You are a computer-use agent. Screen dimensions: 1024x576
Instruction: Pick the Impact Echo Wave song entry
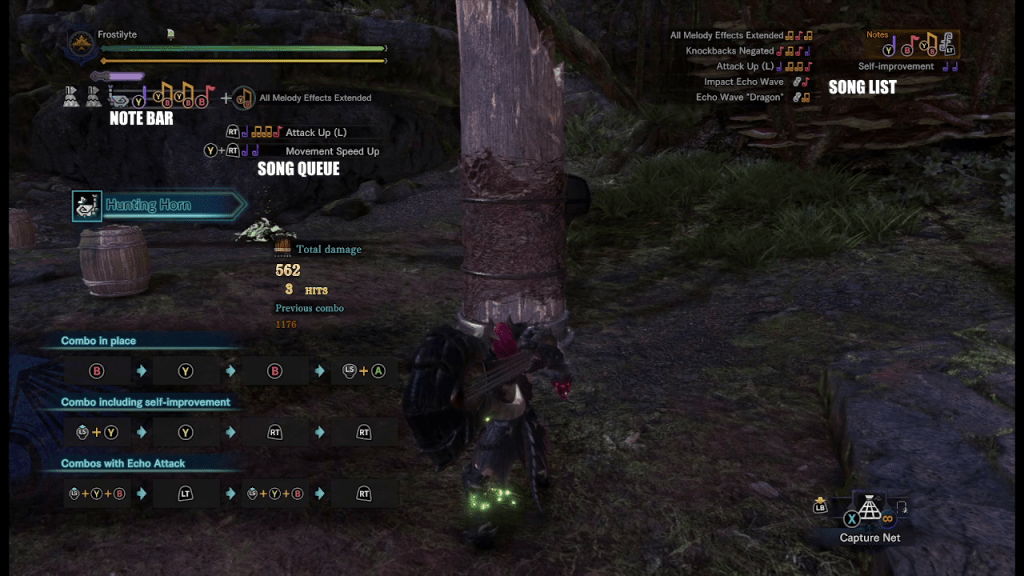(x=743, y=82)
